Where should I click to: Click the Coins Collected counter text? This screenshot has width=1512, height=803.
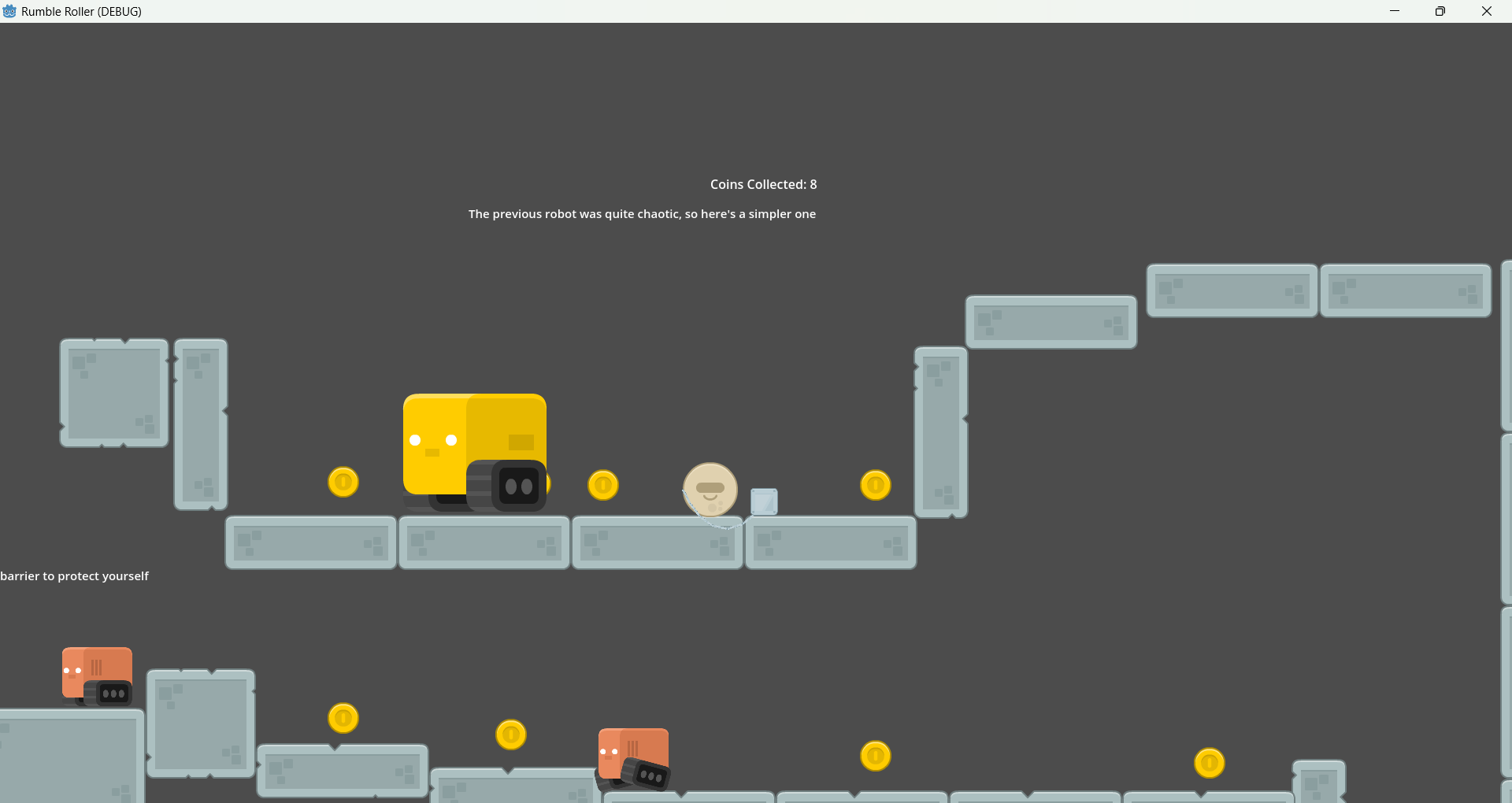[762, 184]
